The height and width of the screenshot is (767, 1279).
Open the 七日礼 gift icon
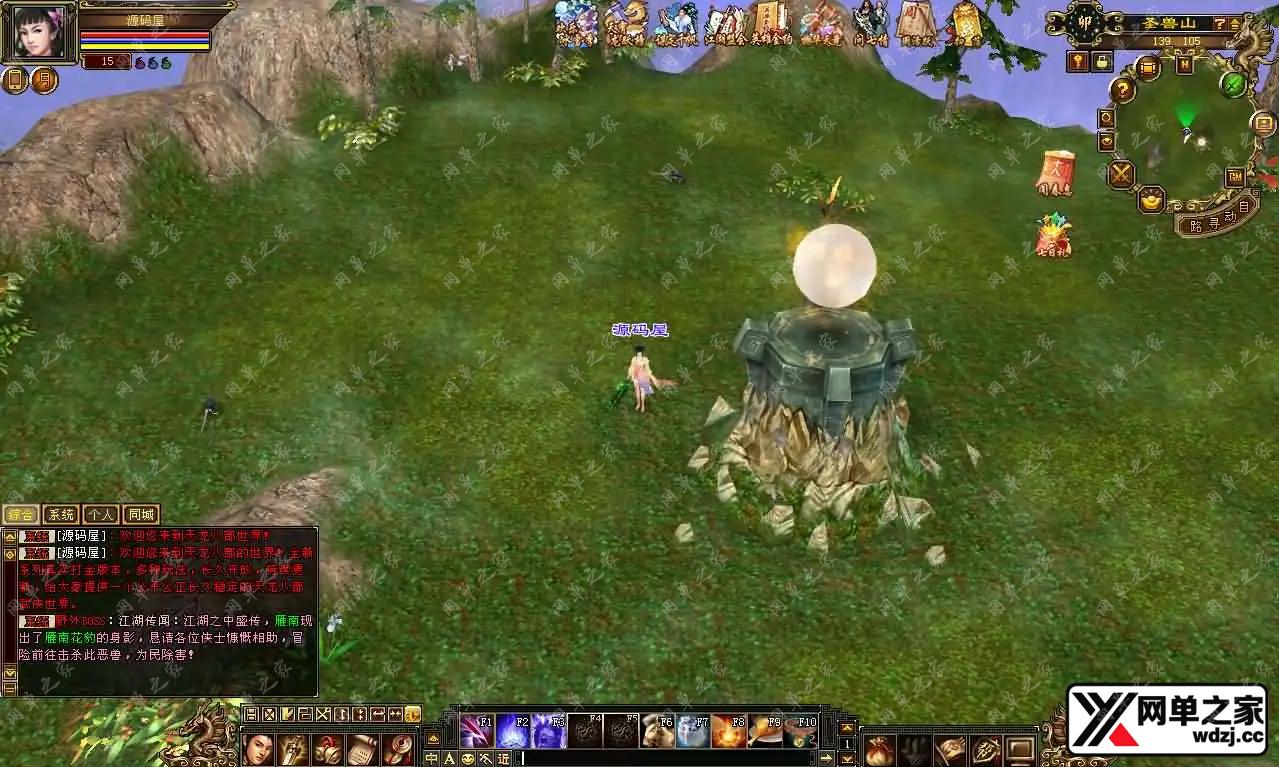click(x=1053, y=236)
